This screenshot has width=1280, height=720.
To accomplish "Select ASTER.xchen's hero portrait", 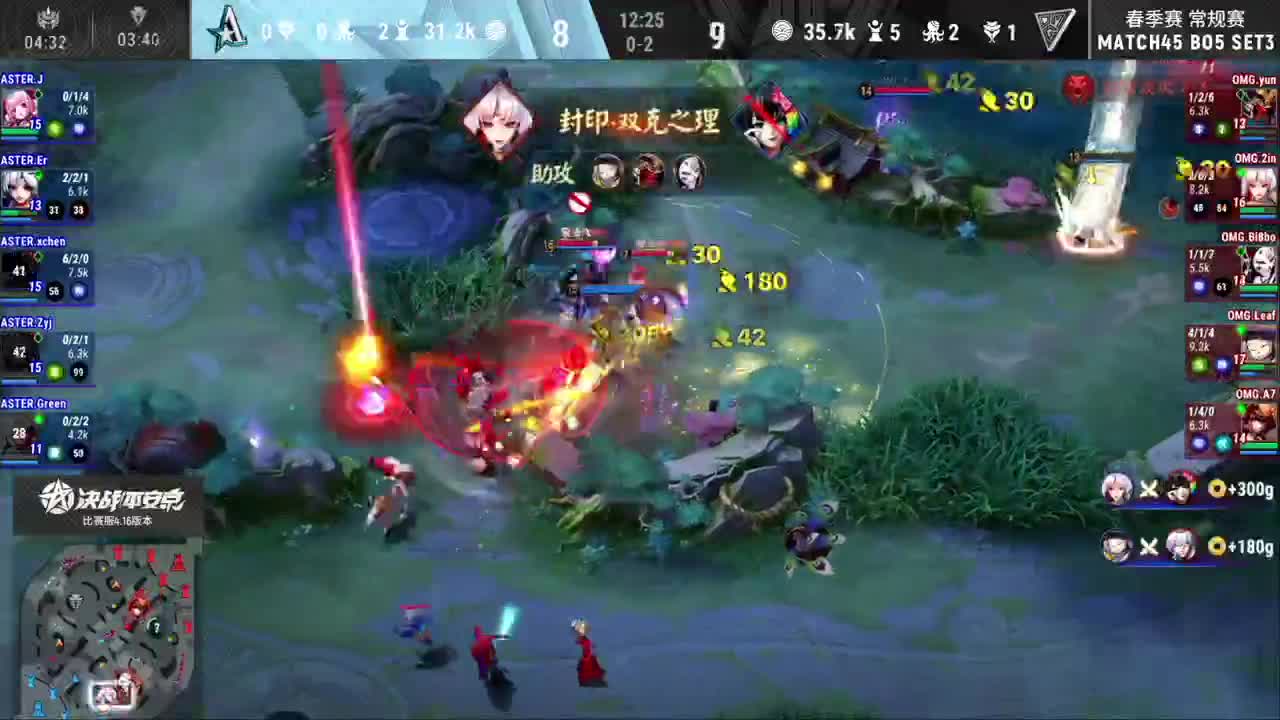I will click(x=22, y=270).
